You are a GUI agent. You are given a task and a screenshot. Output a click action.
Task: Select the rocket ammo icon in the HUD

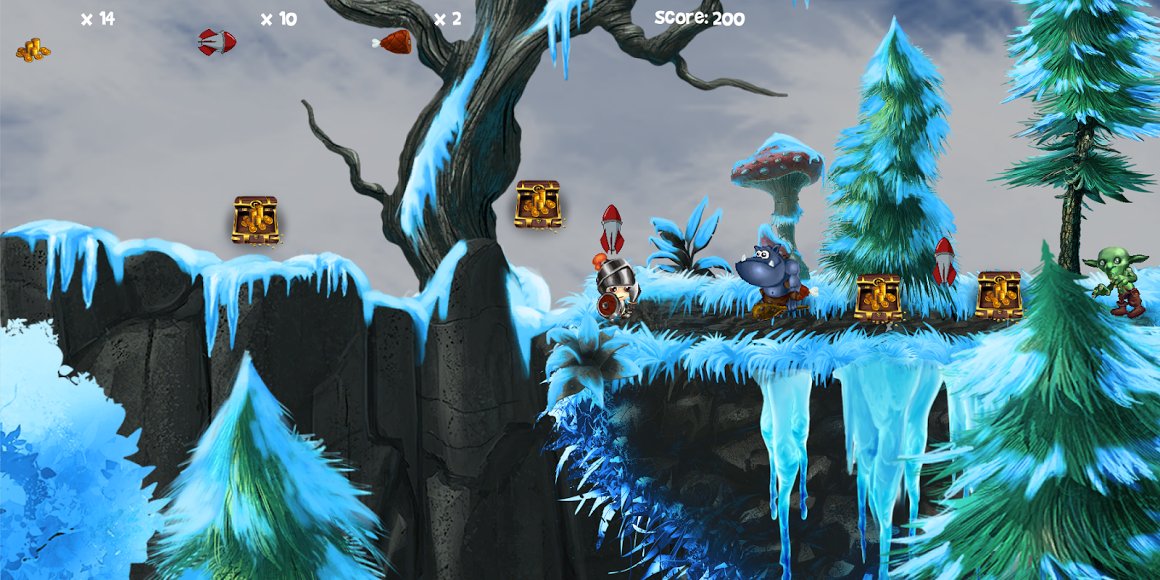click(217, 42)
